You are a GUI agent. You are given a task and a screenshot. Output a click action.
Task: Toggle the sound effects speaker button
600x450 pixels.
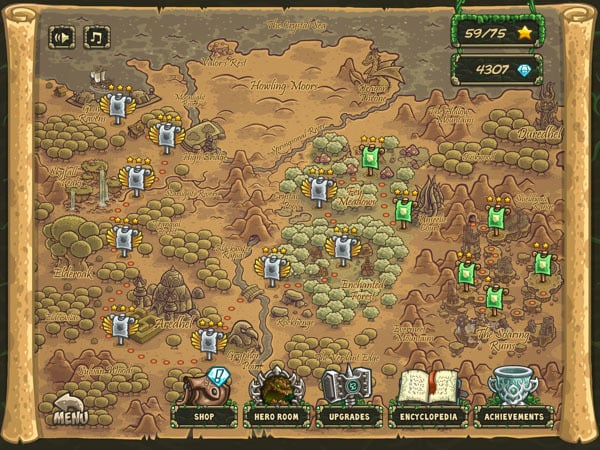(62, 38)
